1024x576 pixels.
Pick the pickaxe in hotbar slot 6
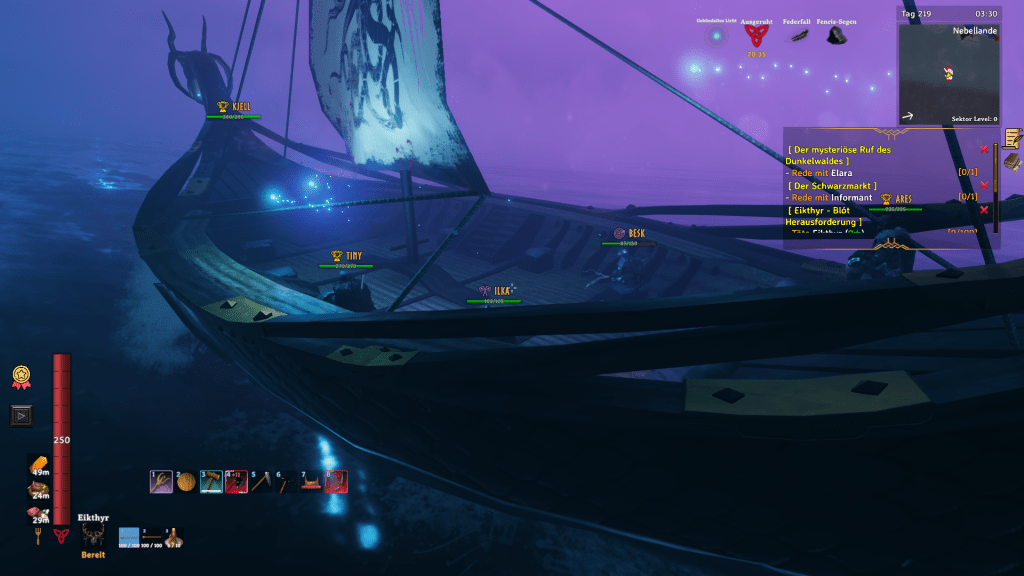pyautogui.click(x=286, y=482)
